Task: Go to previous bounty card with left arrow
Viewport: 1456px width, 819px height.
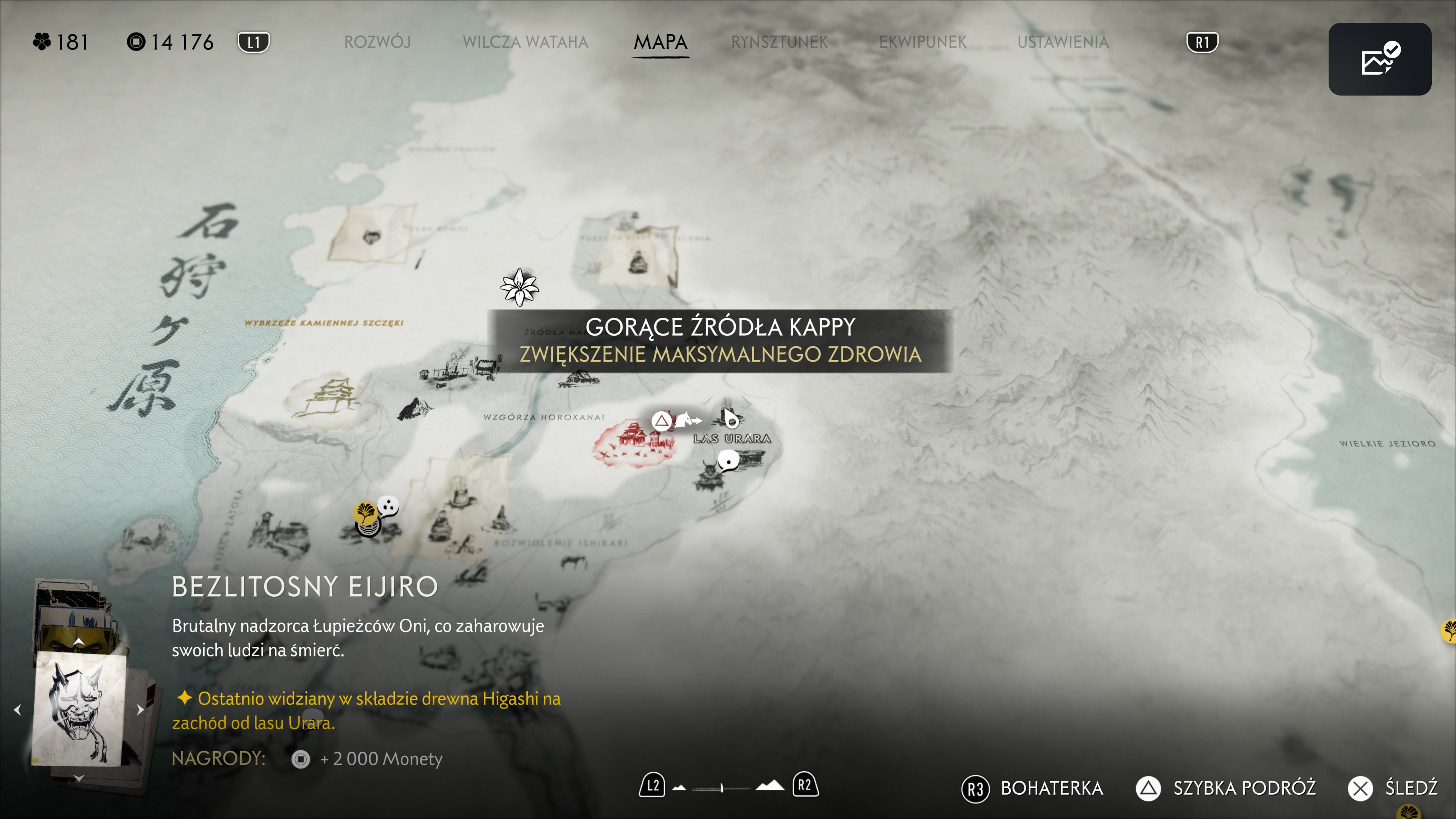Action: pyautogui.click(x=17, y=710)
